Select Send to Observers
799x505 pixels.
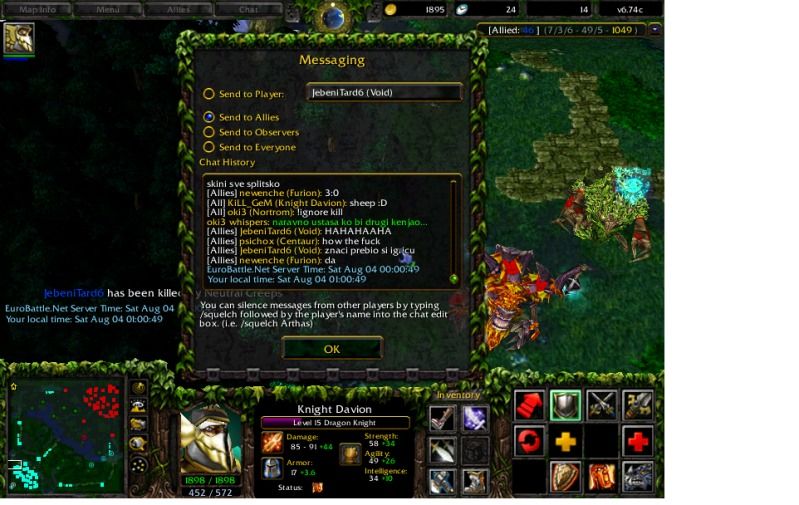click(x=209, y=132)
